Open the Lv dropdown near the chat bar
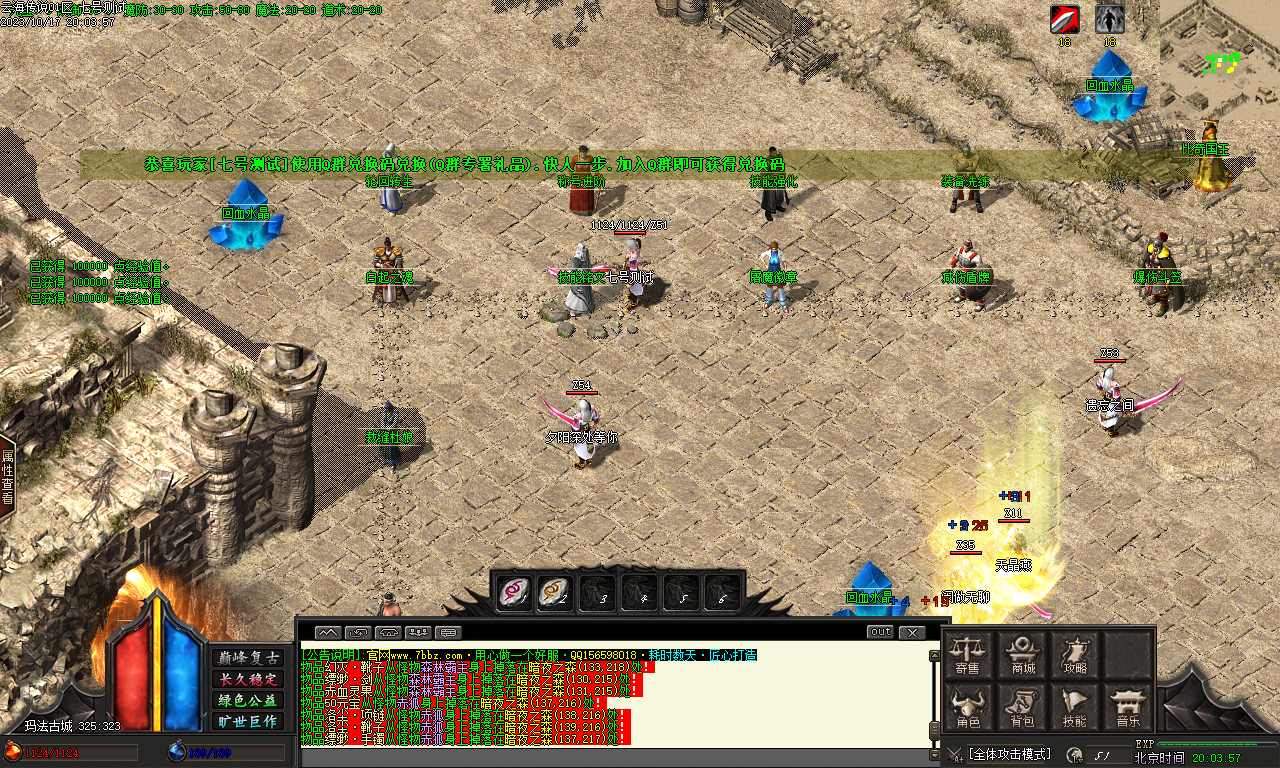1280x768 pixels. pyautogui.click(x=1074, y=753)
